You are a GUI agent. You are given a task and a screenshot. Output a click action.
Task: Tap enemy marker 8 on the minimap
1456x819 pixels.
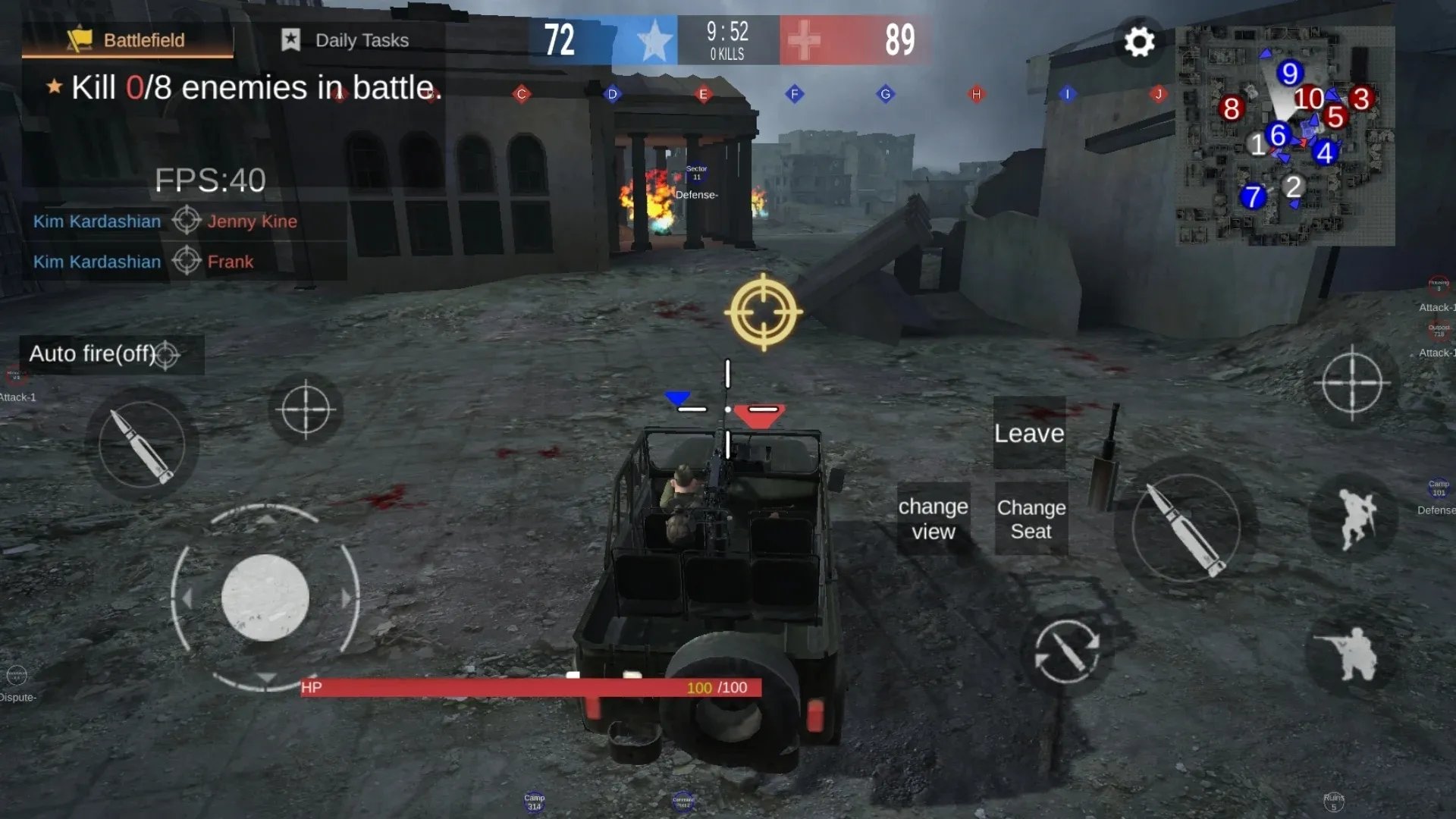[x=1232, y=109]
